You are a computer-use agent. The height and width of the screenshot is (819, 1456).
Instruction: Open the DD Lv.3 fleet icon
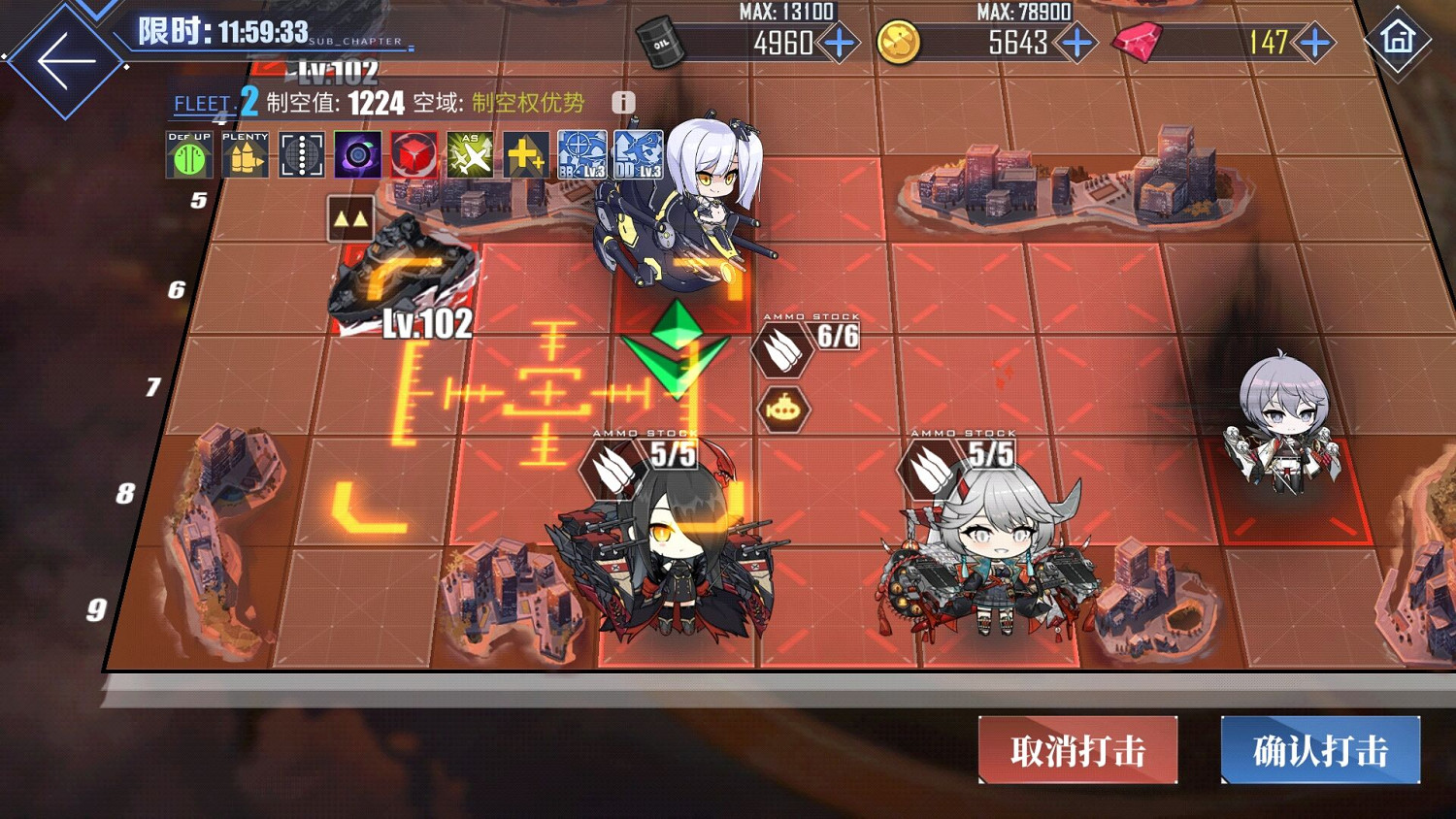pyautogui.click(x=639, y=157)
